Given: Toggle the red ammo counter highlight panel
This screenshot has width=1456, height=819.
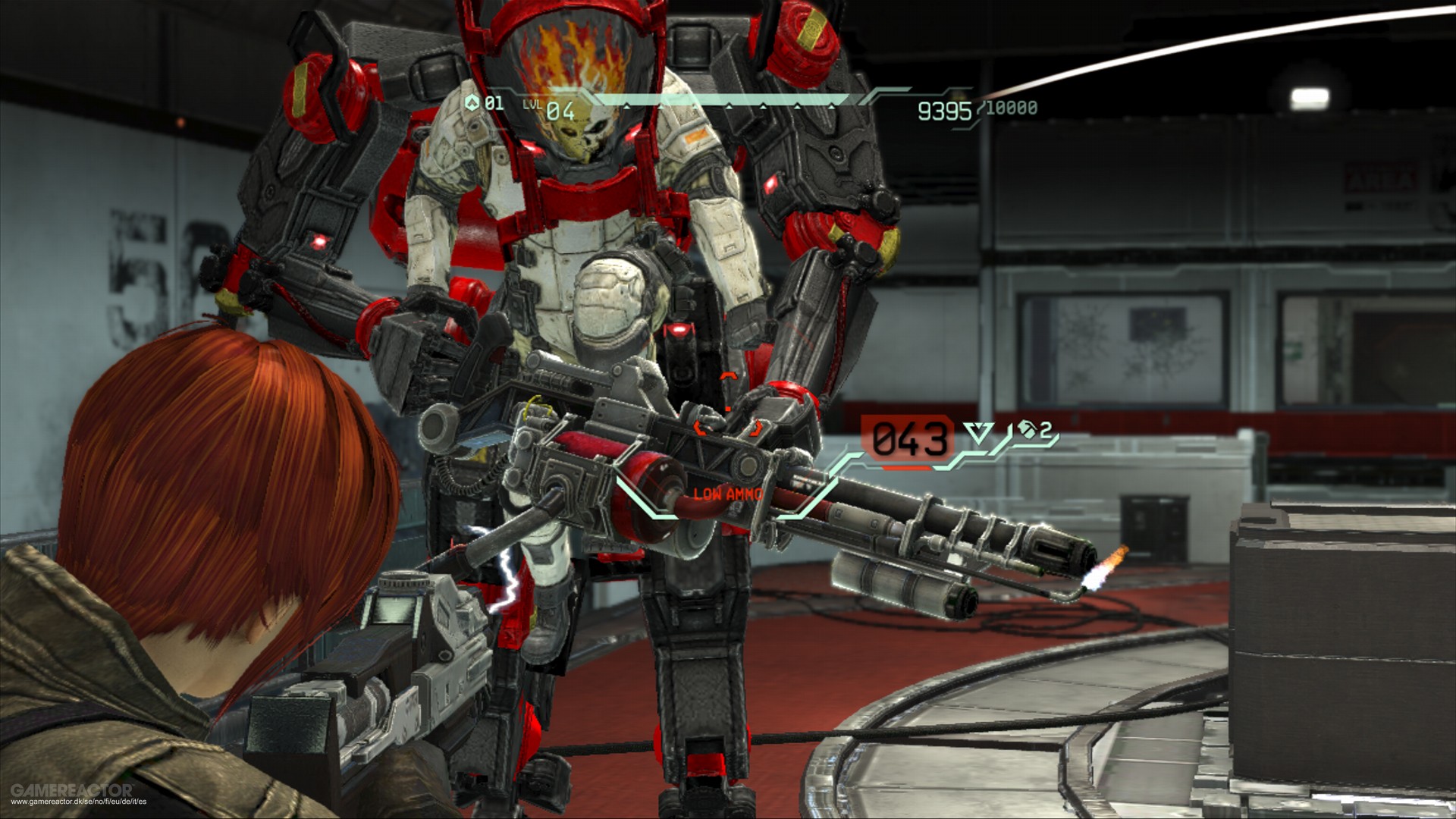Looking at the screenshot, I should pos(907,438).
